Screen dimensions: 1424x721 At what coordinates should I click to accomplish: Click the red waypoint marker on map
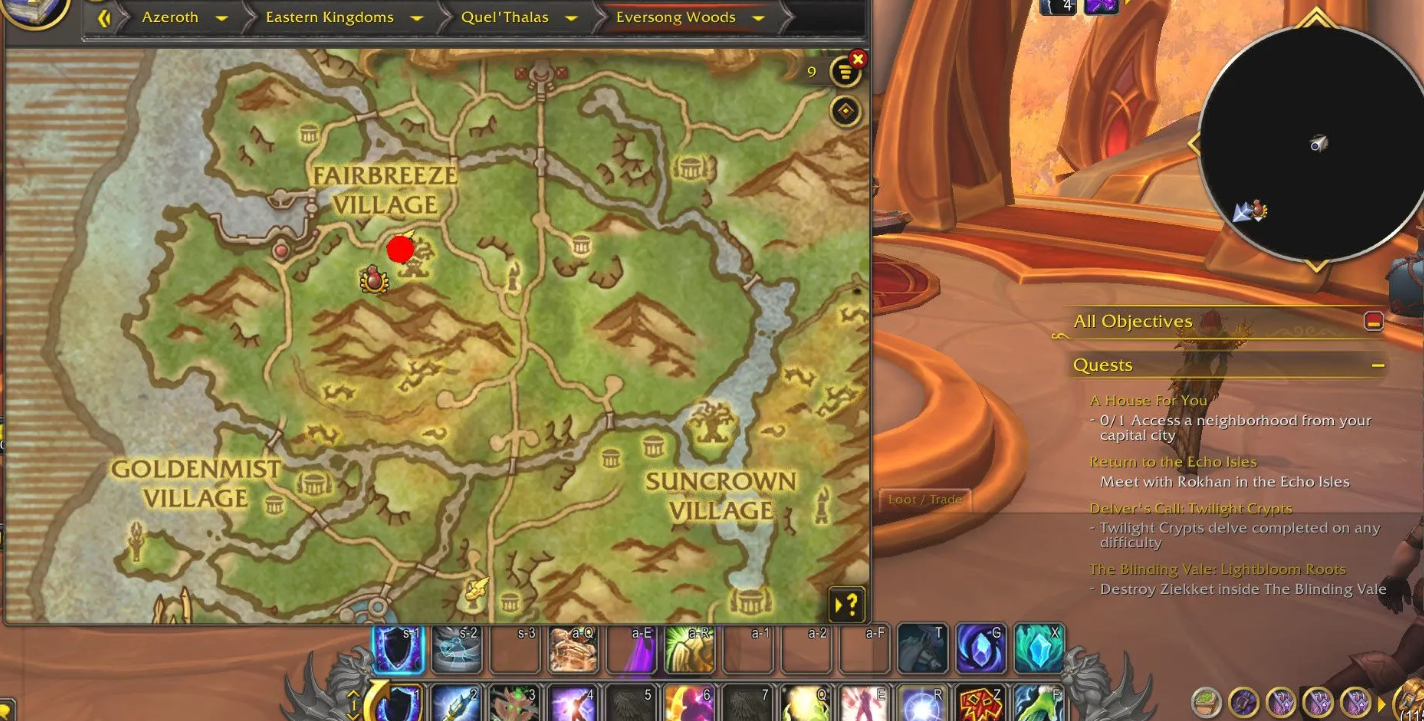(x=400, y=249)
